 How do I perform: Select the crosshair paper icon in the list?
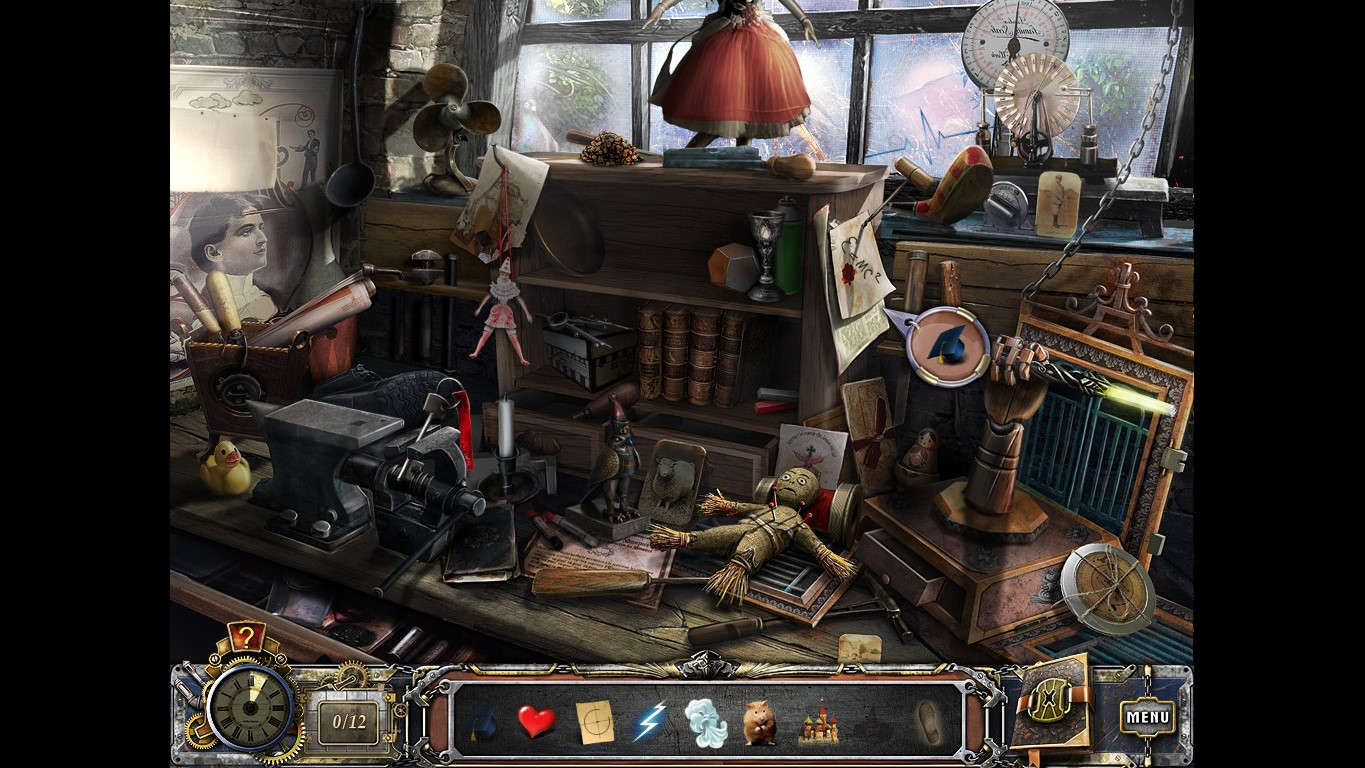tap(594, 722)
